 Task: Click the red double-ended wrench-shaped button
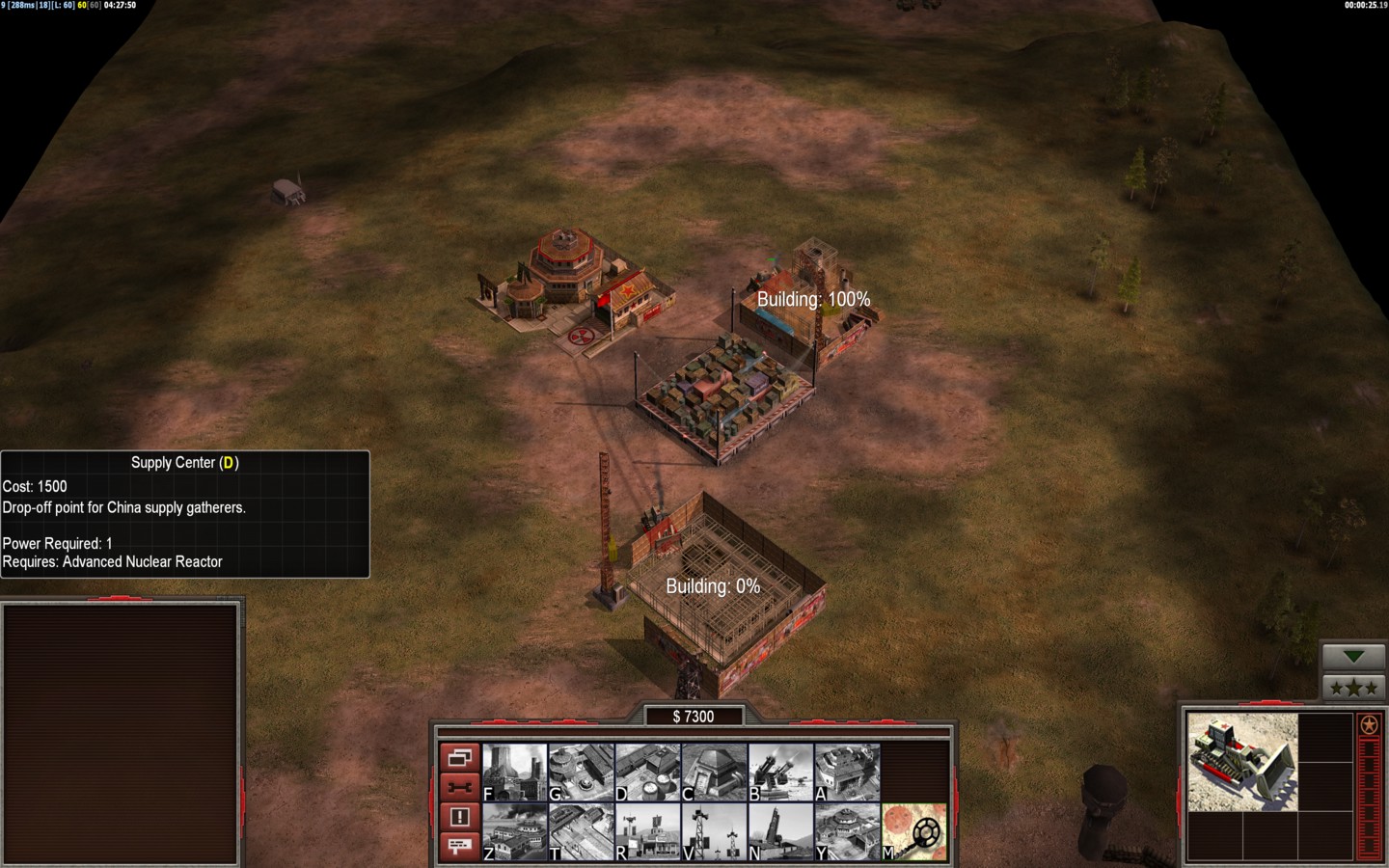pos(459,787)
